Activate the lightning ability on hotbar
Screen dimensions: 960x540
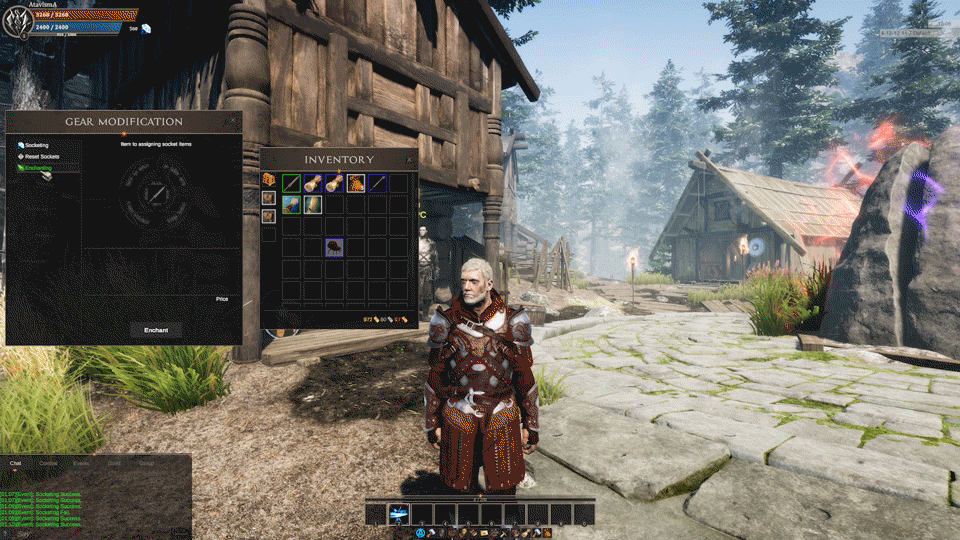click(x=398, y=514)
